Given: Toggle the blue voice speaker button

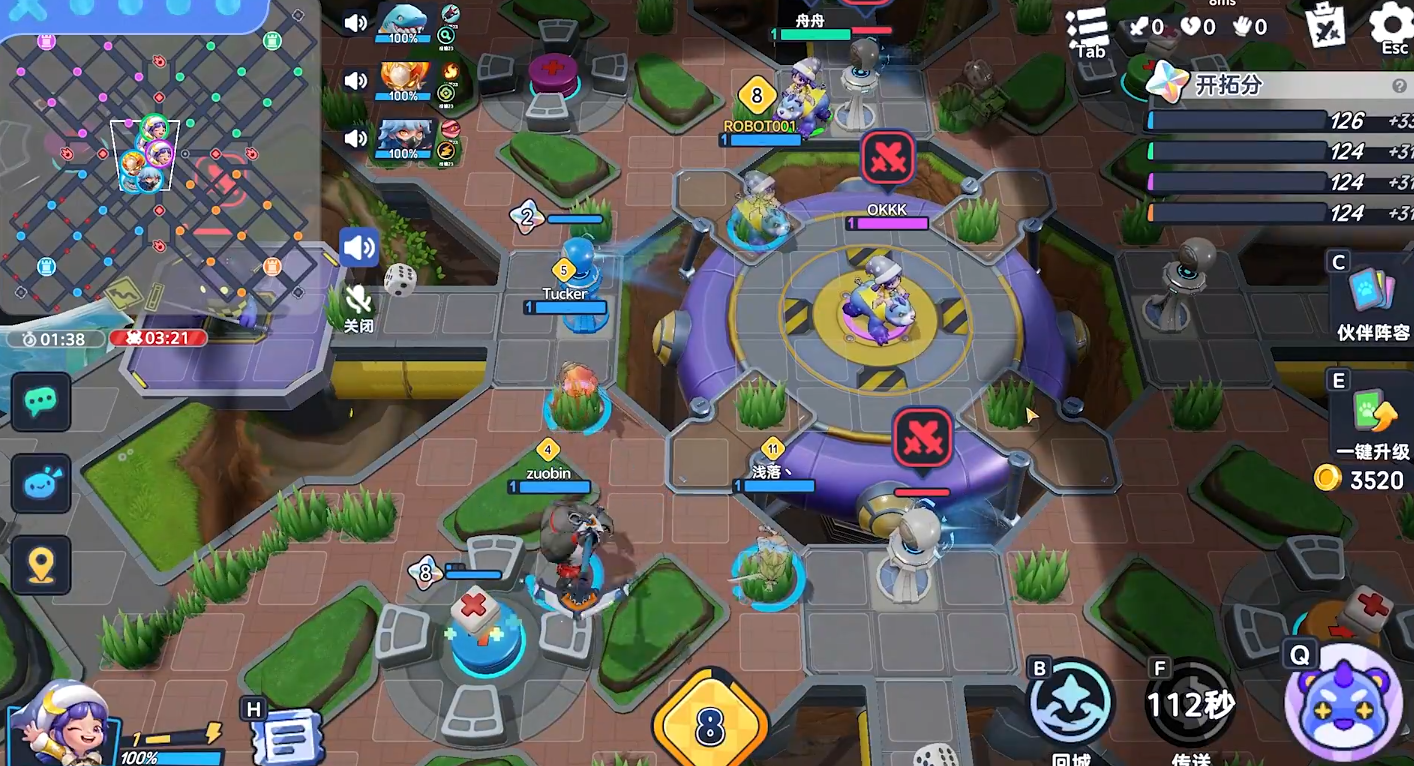Looking at the screenshot, I should [358, 248].
